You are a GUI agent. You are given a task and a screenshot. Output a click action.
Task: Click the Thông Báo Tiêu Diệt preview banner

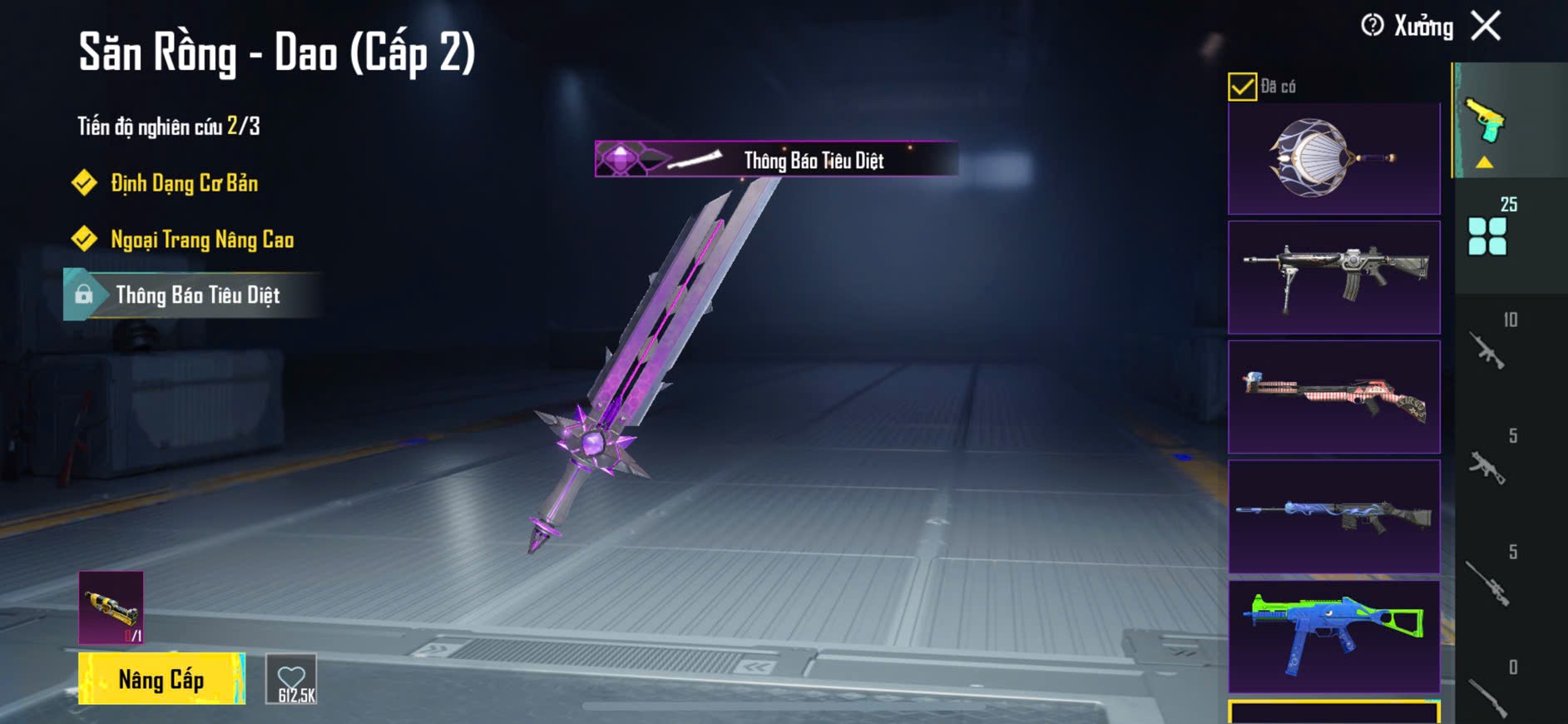tap(776, 159)
